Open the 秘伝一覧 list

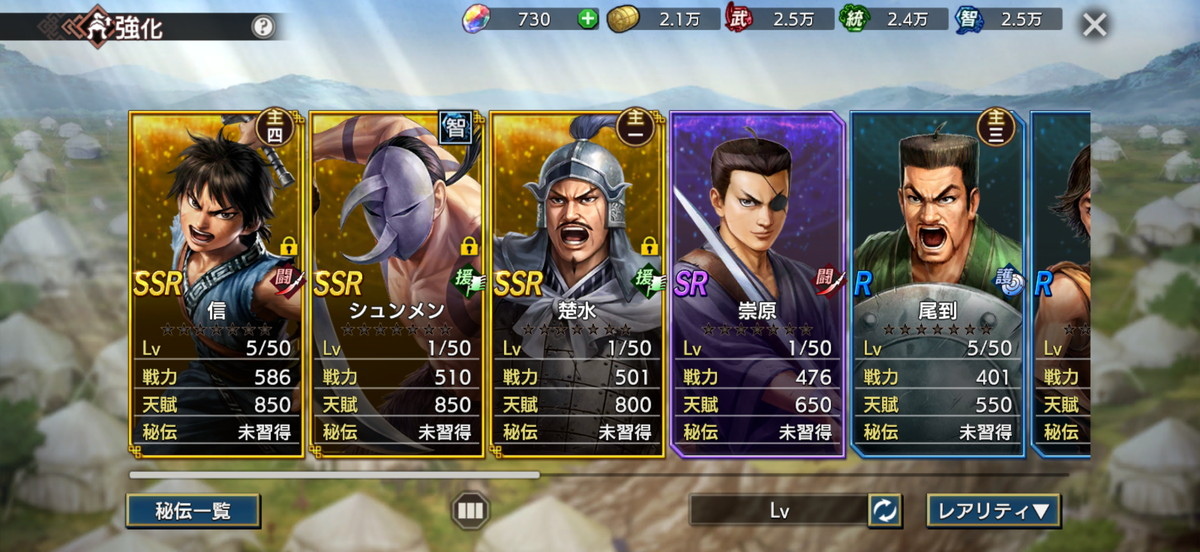click(x=193, y=511)
